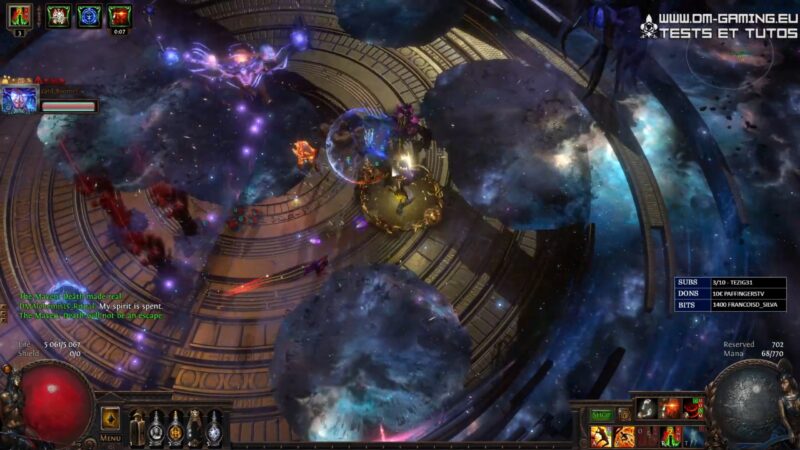The image size is (800, 450).
Task: Open the golden skill-tree icon above Menu
Action: click(x=110, y=416)
